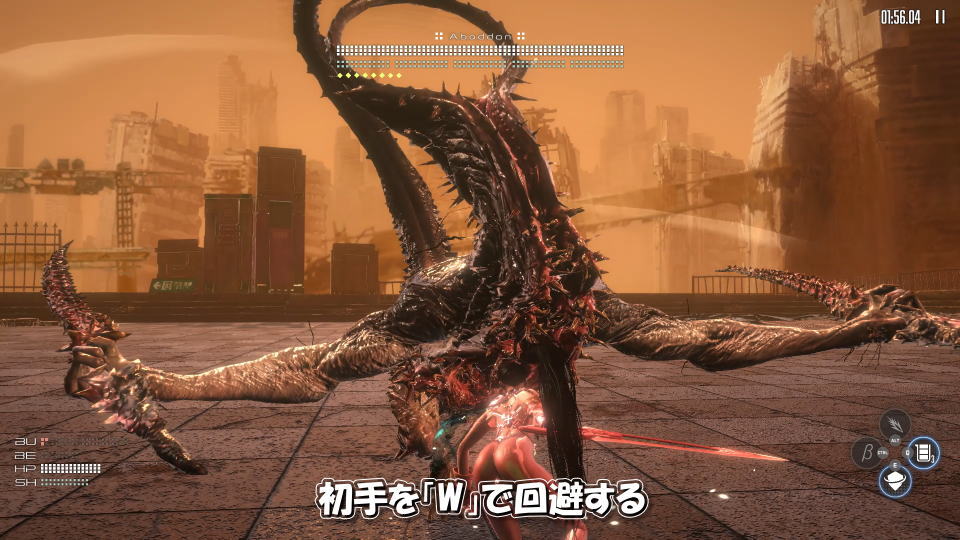This screenshot has width=960, height=540.
Task: Pause the fight with the pause icon
Action: [940, 16]
